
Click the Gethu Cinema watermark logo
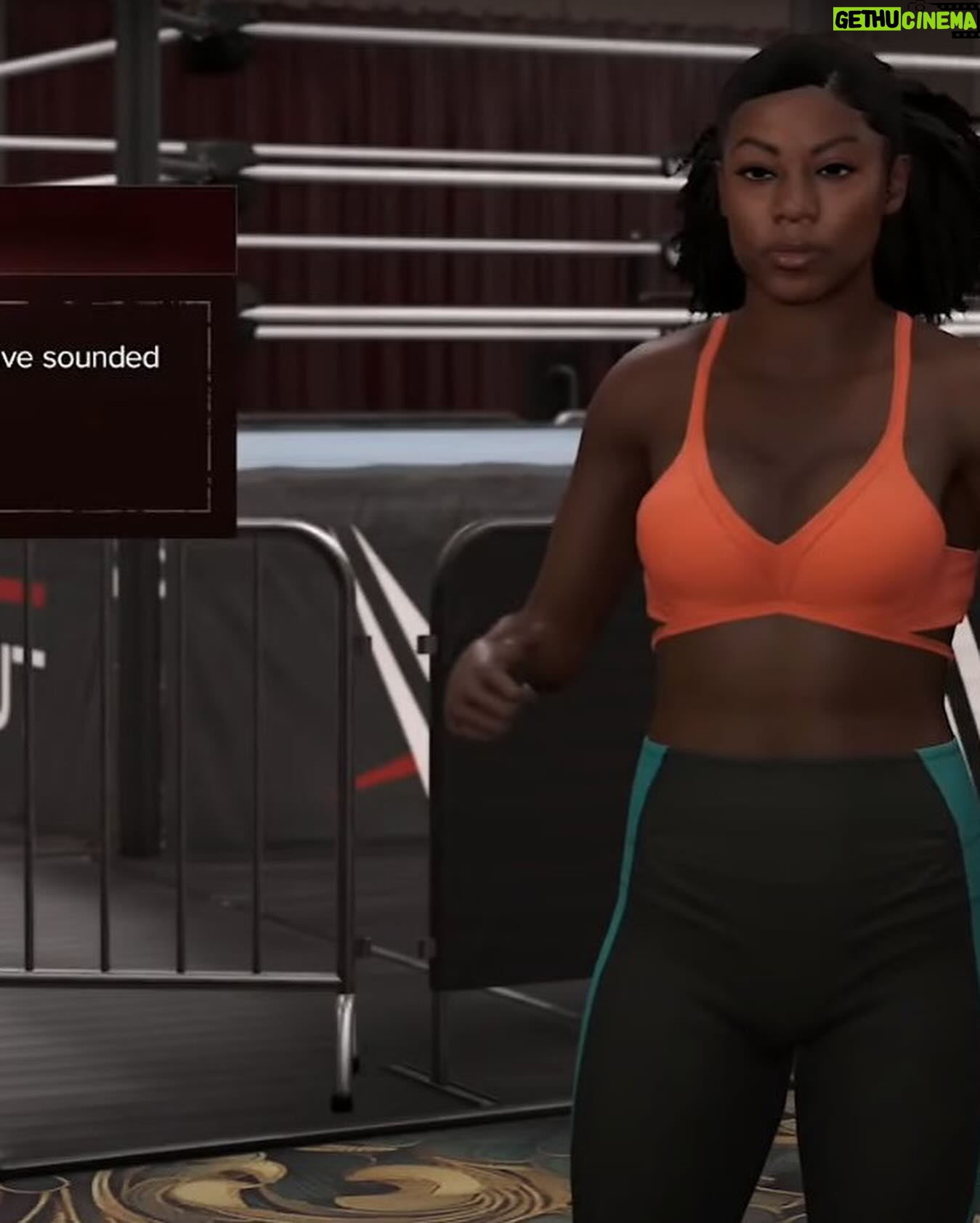point(904,20)
